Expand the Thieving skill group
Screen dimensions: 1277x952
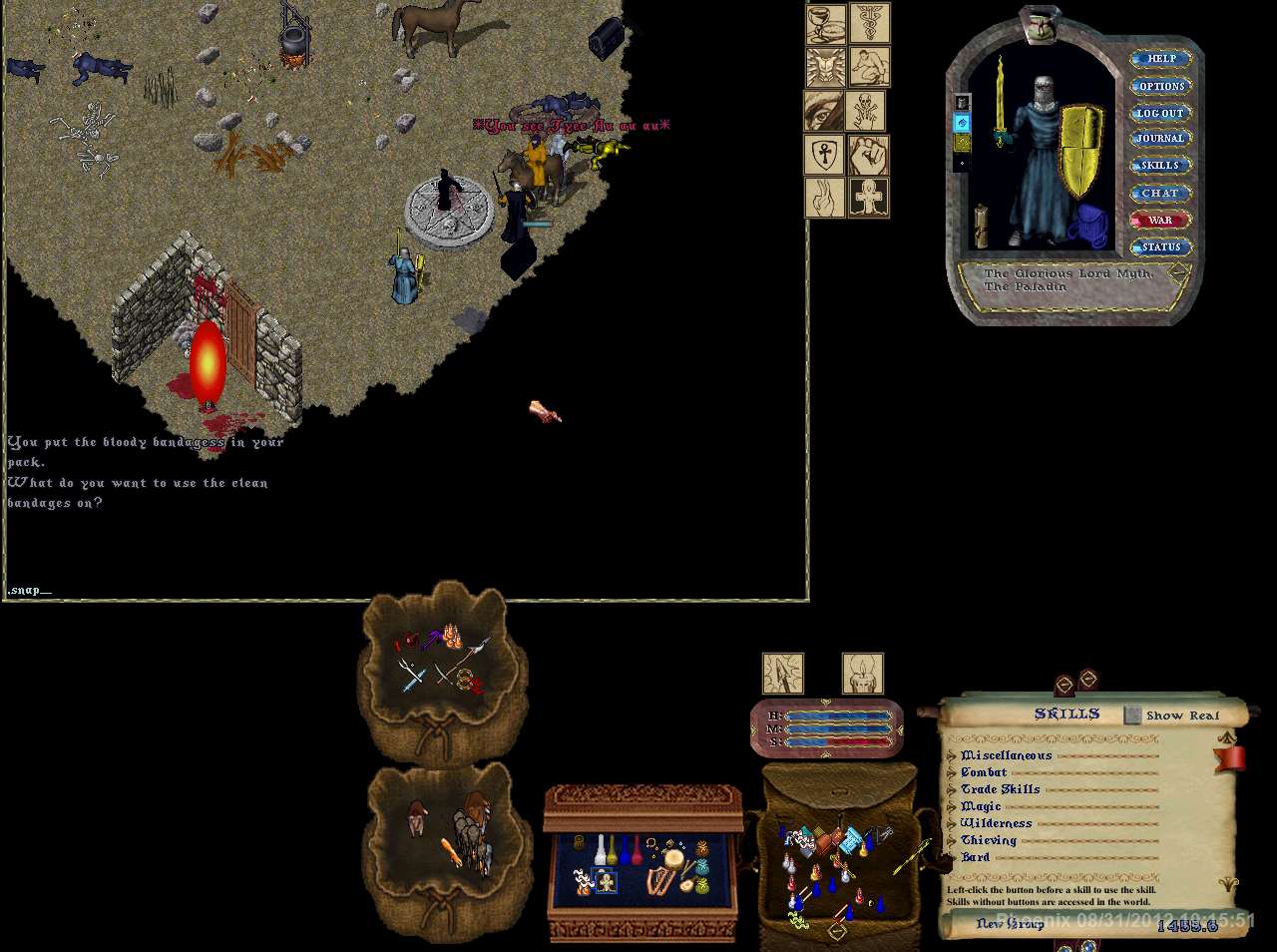(x=952, y=841)
